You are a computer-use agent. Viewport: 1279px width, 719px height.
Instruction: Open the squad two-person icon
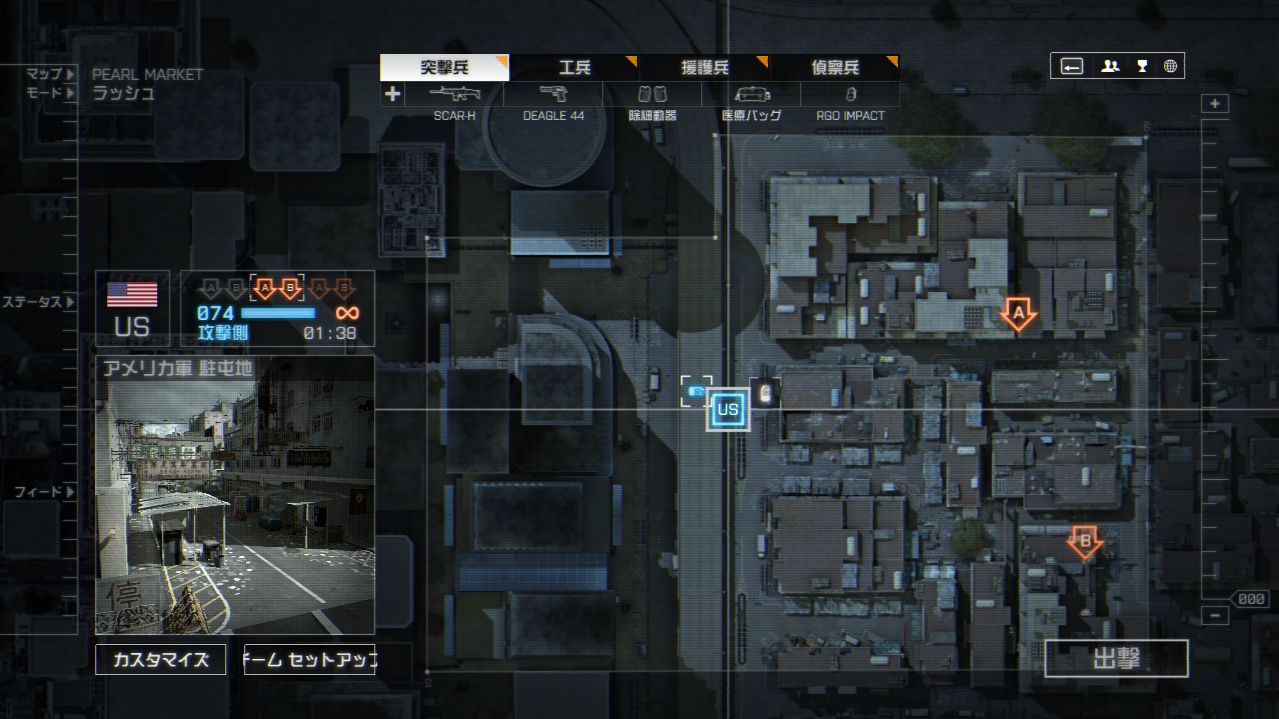[1110, 67]
